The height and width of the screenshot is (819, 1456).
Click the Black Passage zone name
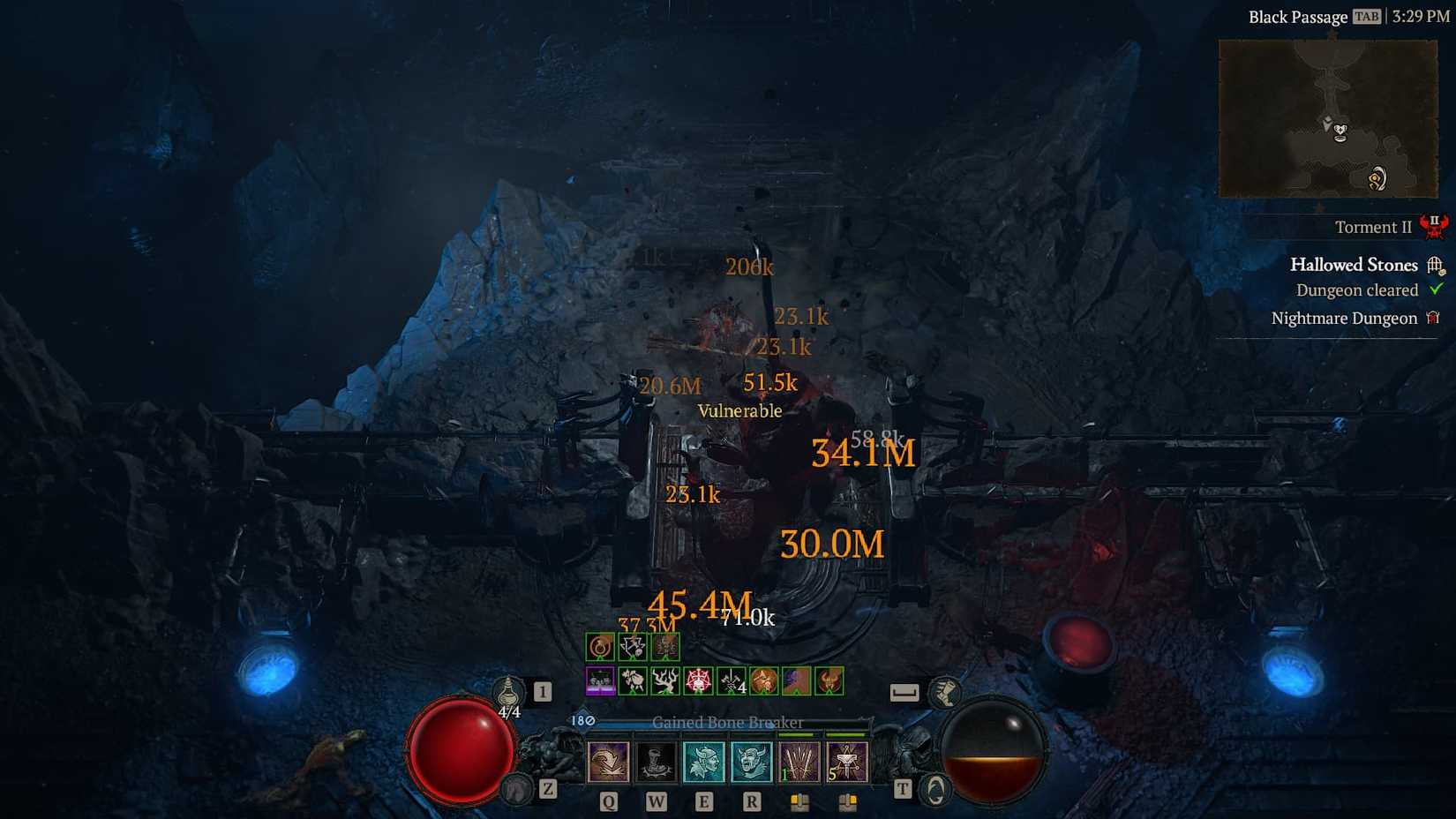[x=1297, y=17]
